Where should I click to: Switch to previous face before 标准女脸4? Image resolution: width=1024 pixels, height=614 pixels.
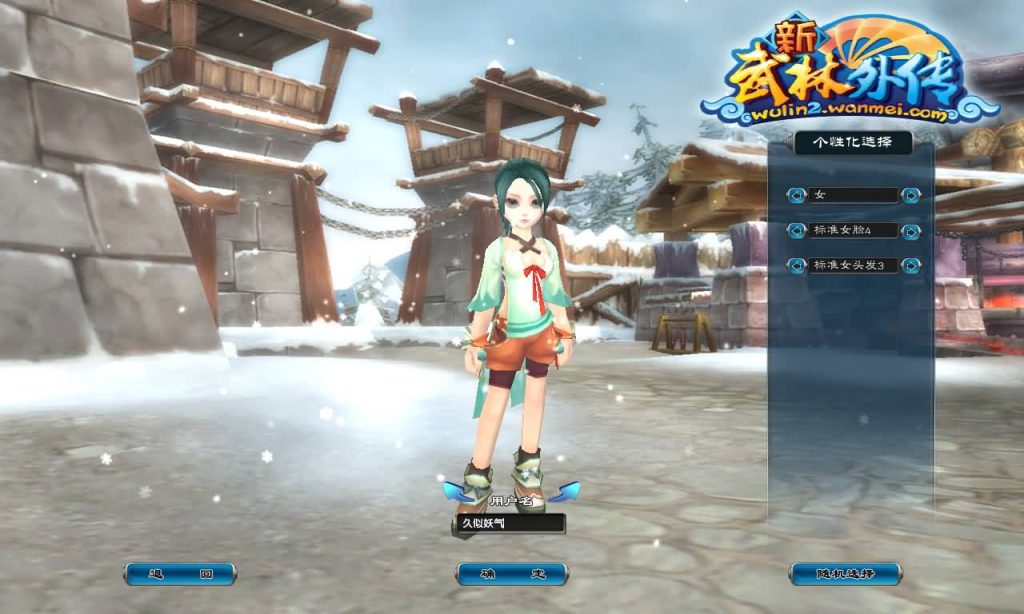click(x=796, y=231)
